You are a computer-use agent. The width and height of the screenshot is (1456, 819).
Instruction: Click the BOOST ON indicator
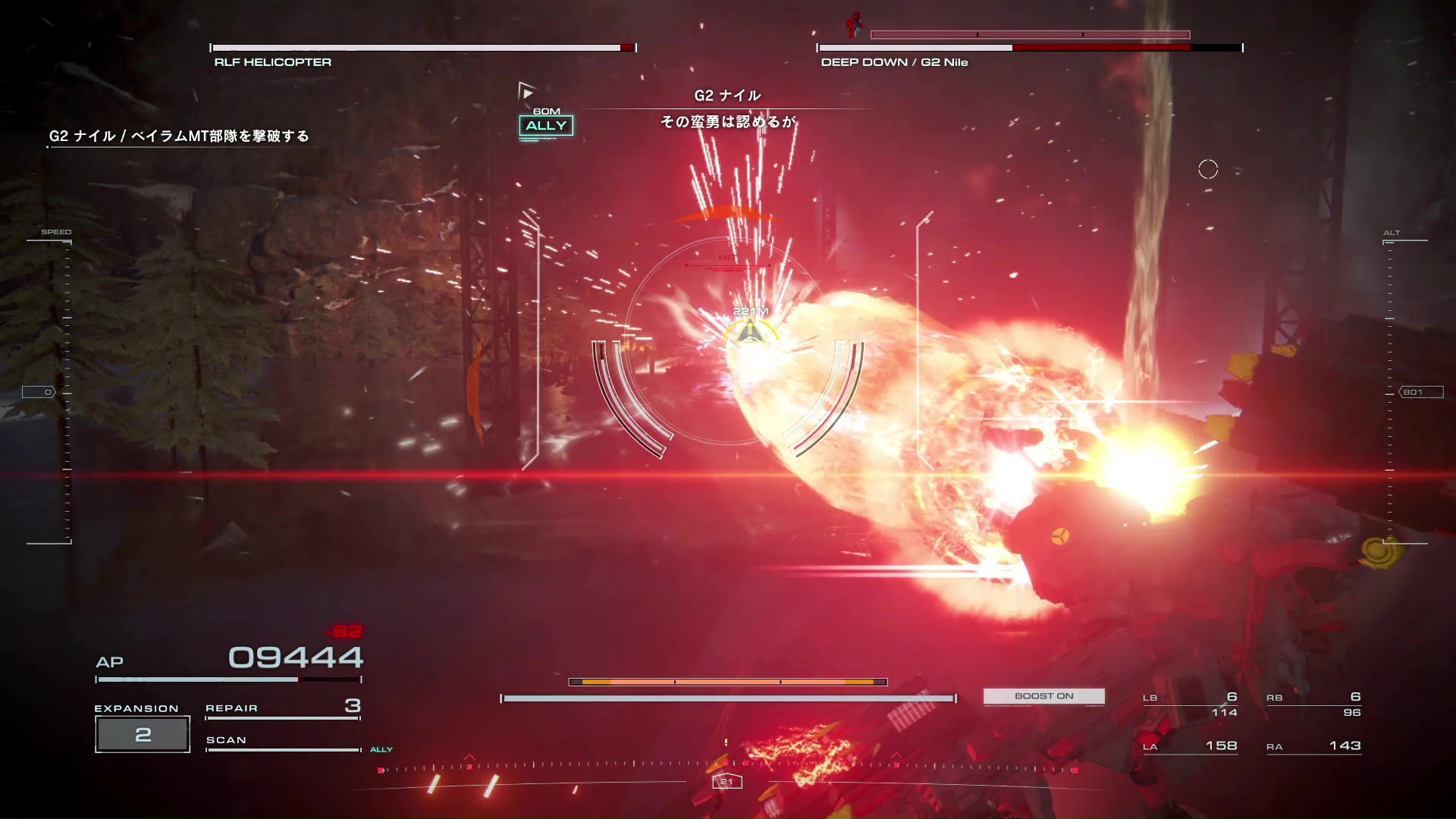pos(1043,696)
